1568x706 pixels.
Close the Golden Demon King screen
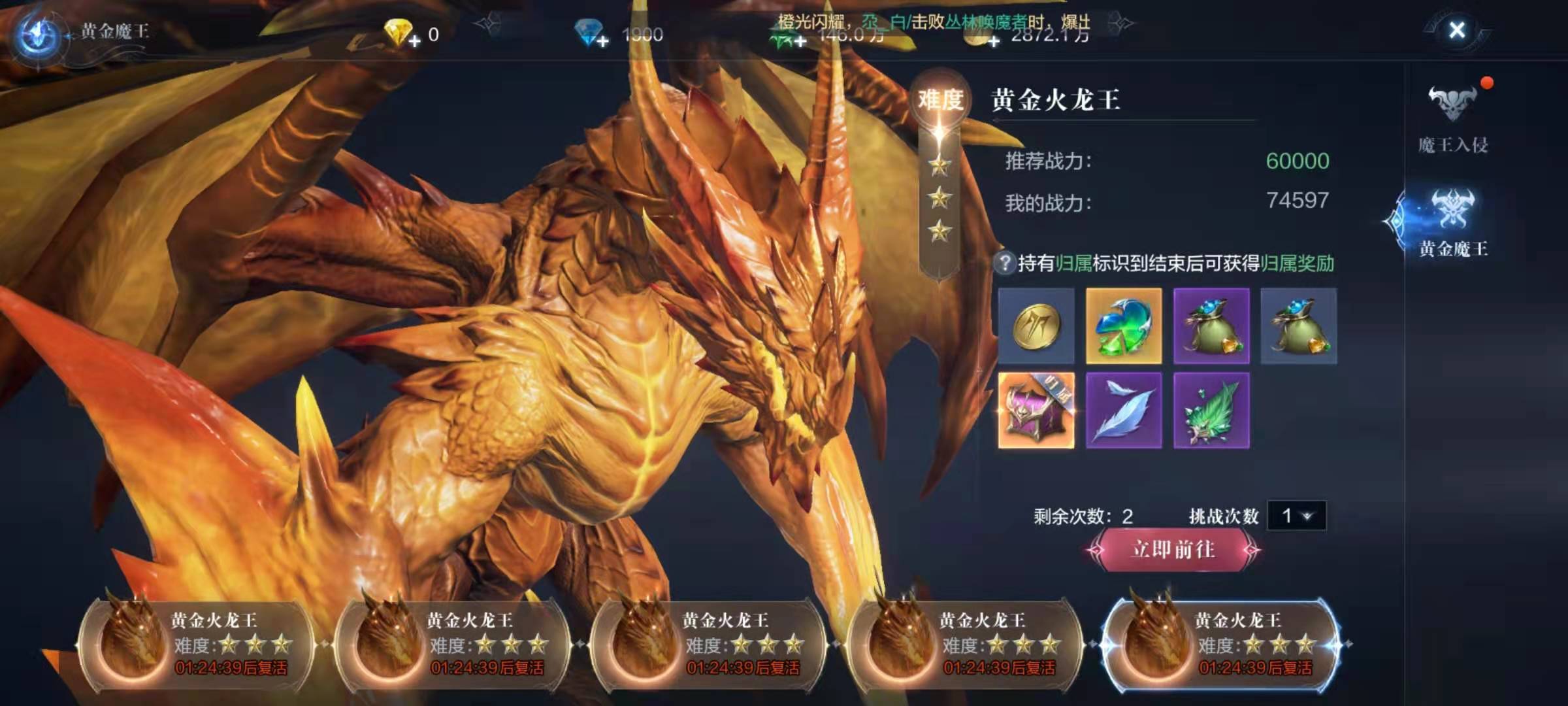pyautogui.click(x=1456, y=30)
